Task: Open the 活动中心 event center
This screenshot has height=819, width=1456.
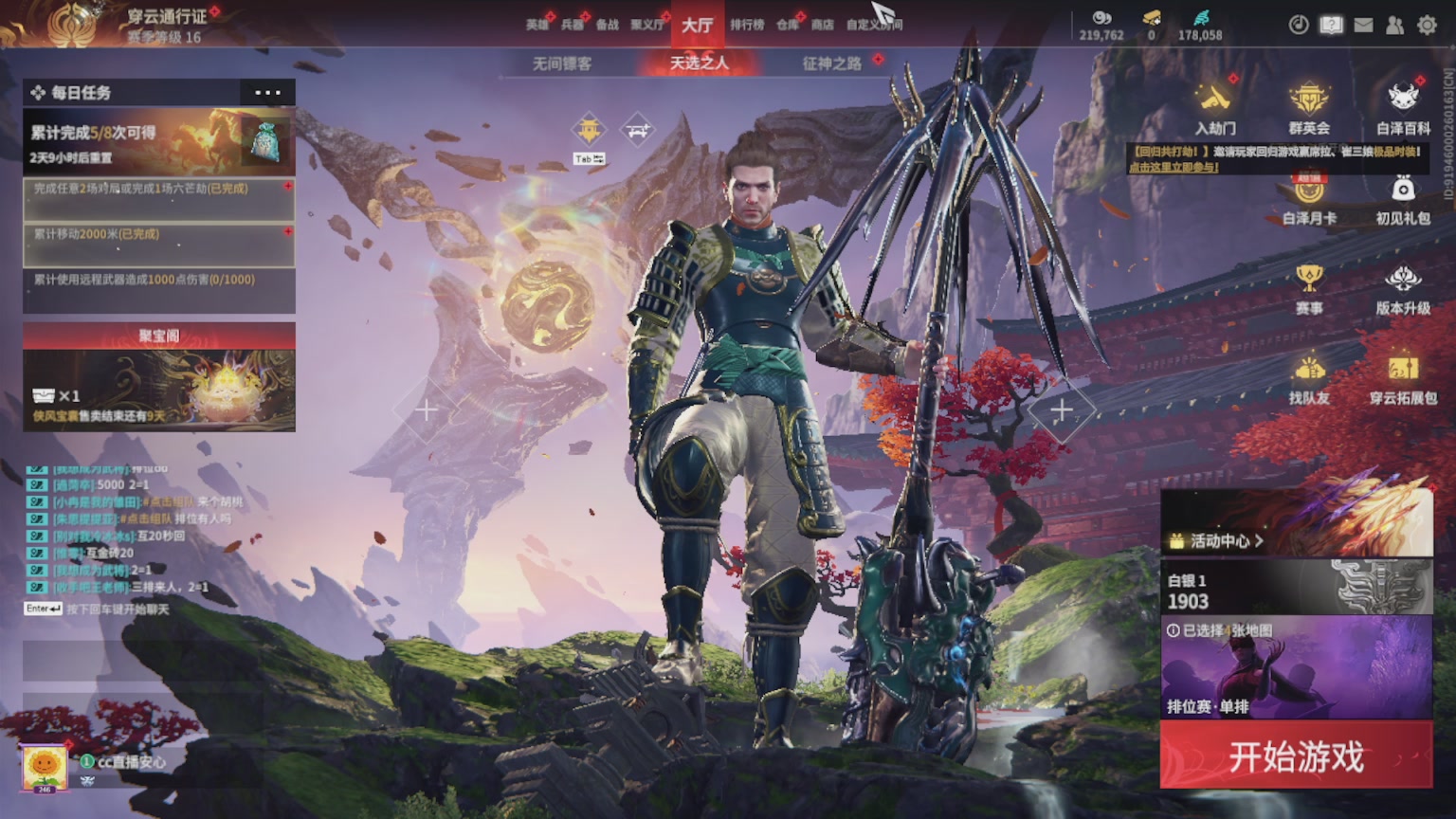Action: tap(1216, 541)
